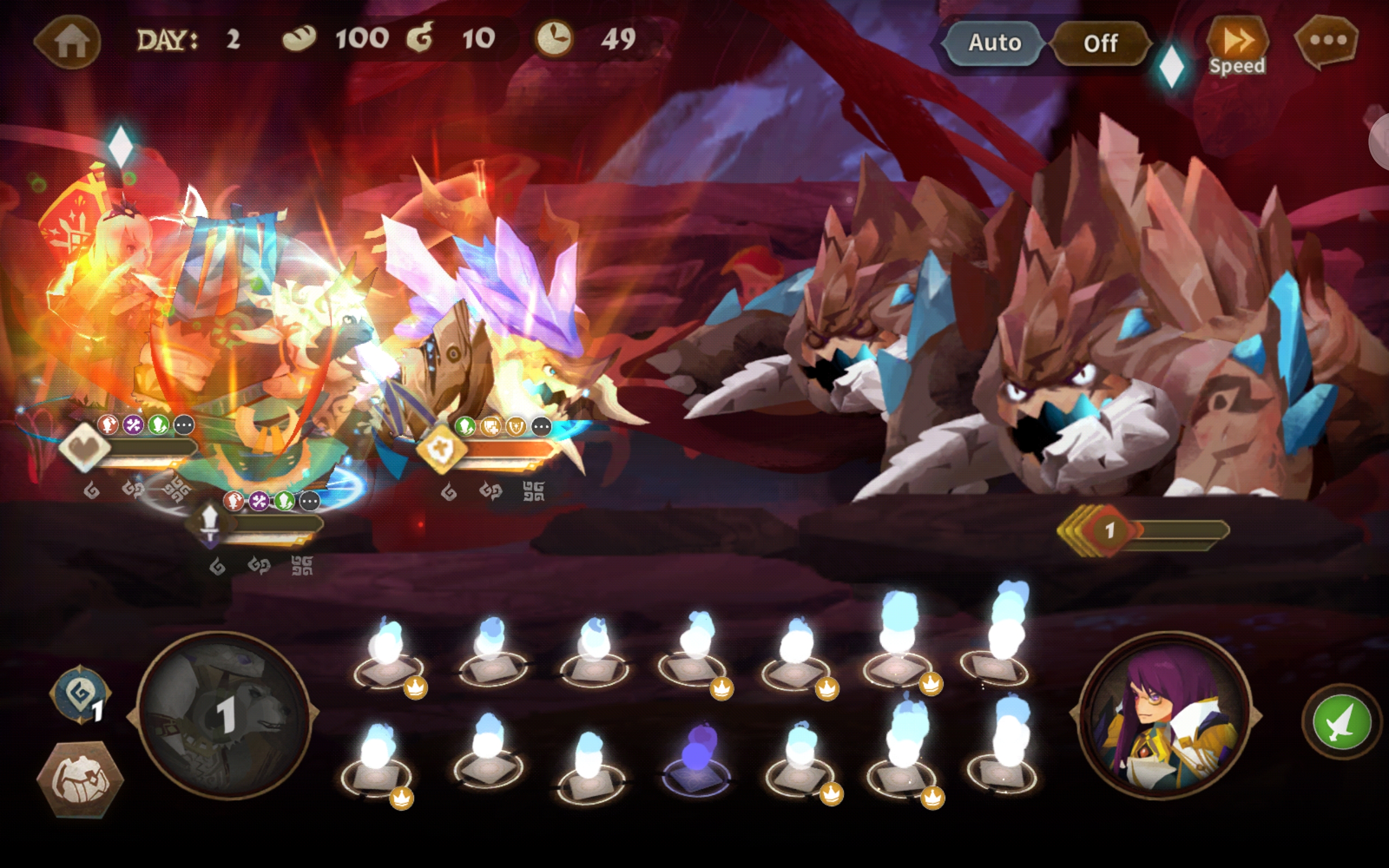
Task: Show more buffs on the cross-emblem hero
Action: (540, 426)
